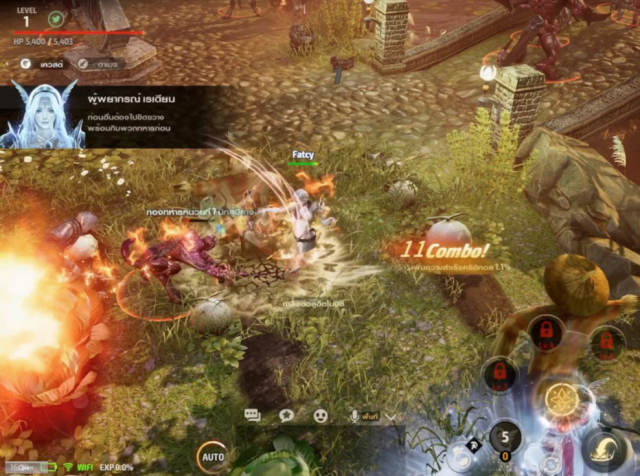The image size is (640, 476).
Task: Select the locked Lv.3 skill slot
Action: (x=498, y=376)
